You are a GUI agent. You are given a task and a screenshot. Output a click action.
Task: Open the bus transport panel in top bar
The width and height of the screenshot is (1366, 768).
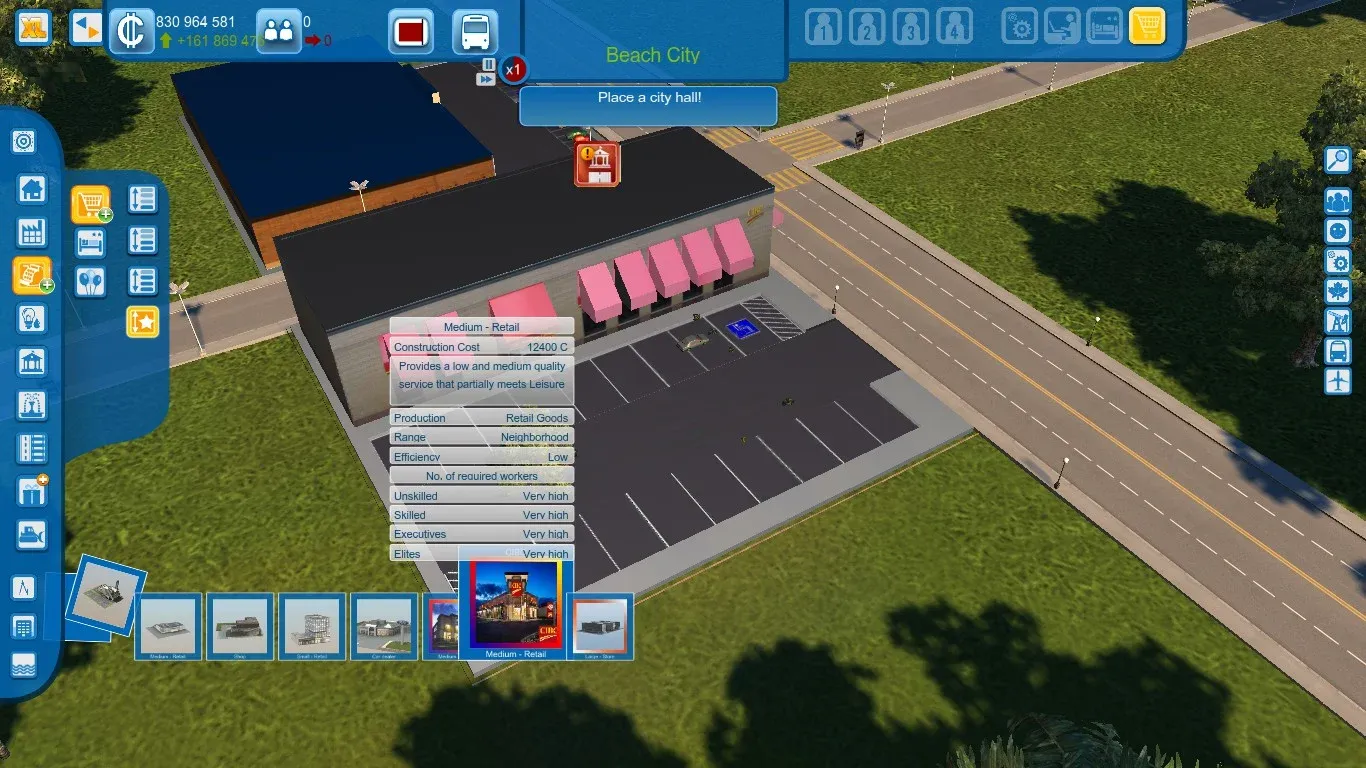[x=475, y=31]
